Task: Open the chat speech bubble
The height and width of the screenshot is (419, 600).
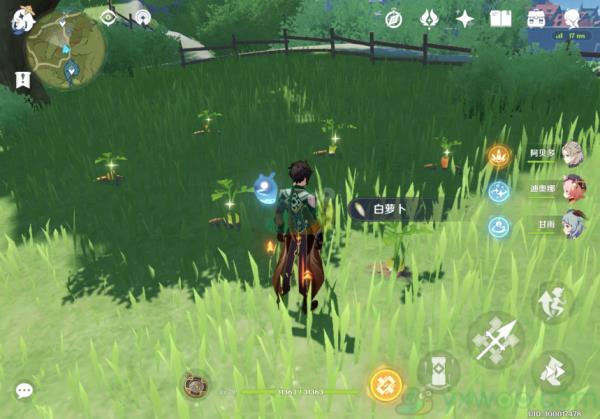Action: pyautogui.click(x=24, y=390)
